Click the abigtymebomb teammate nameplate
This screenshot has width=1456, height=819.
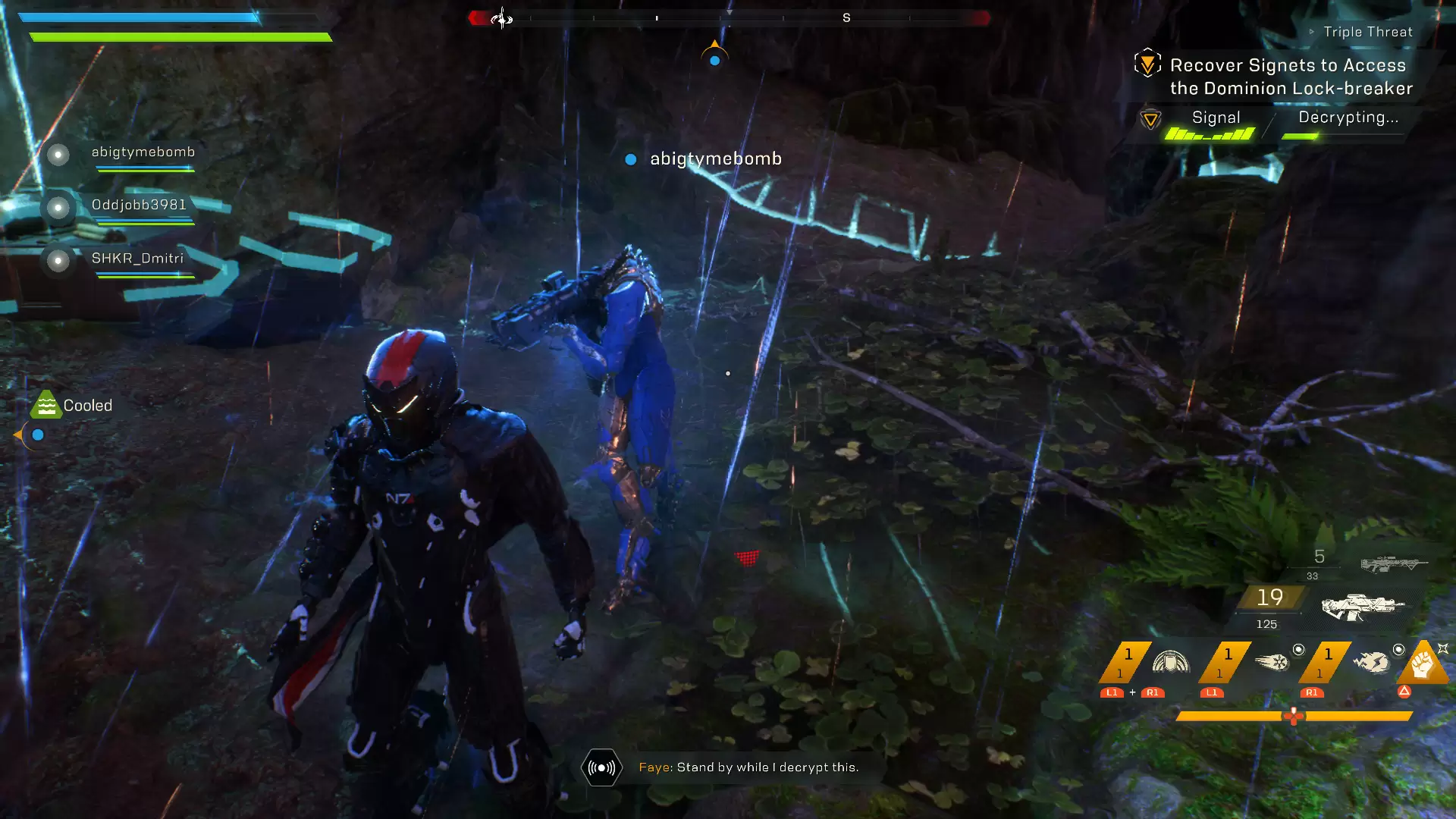tap(714, 159)
